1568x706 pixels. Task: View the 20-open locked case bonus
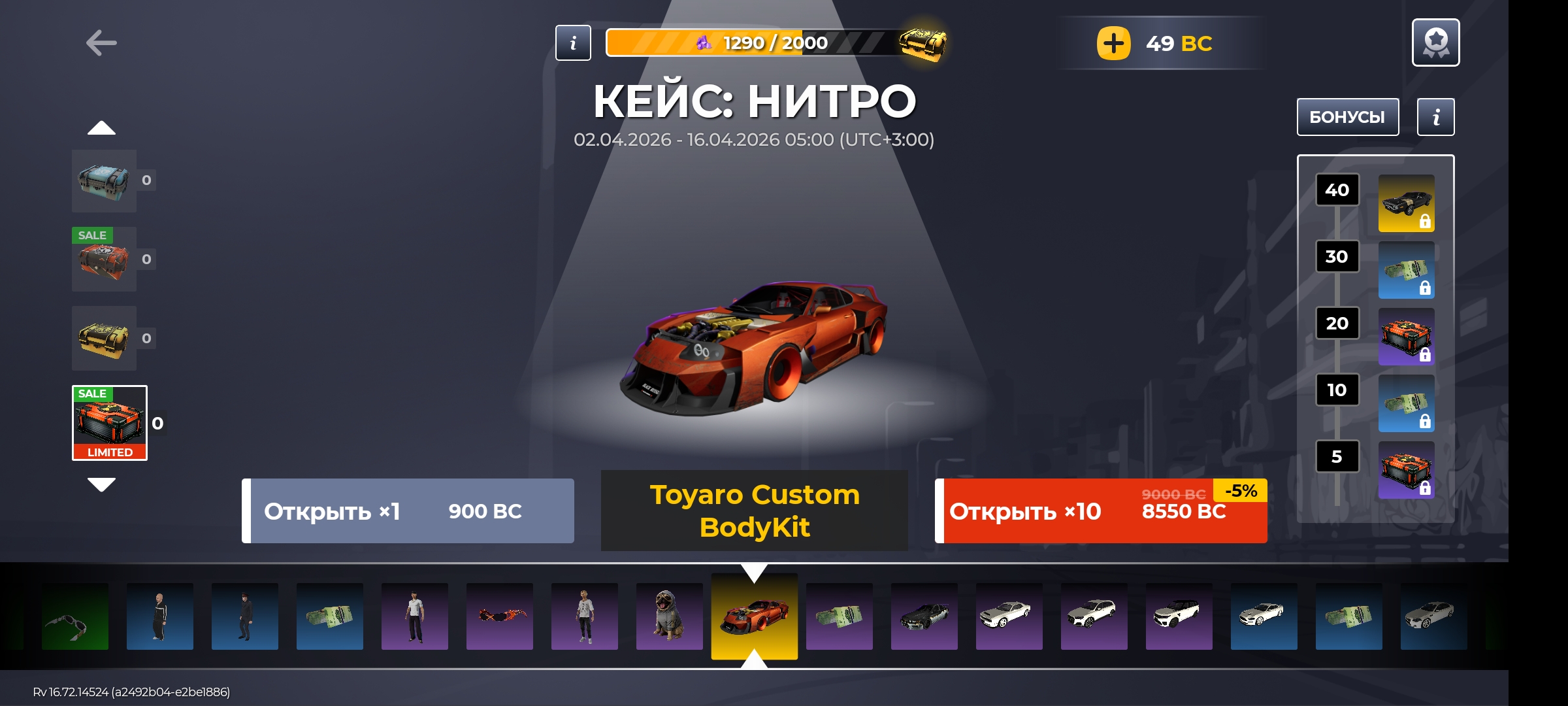point(1406,336)
